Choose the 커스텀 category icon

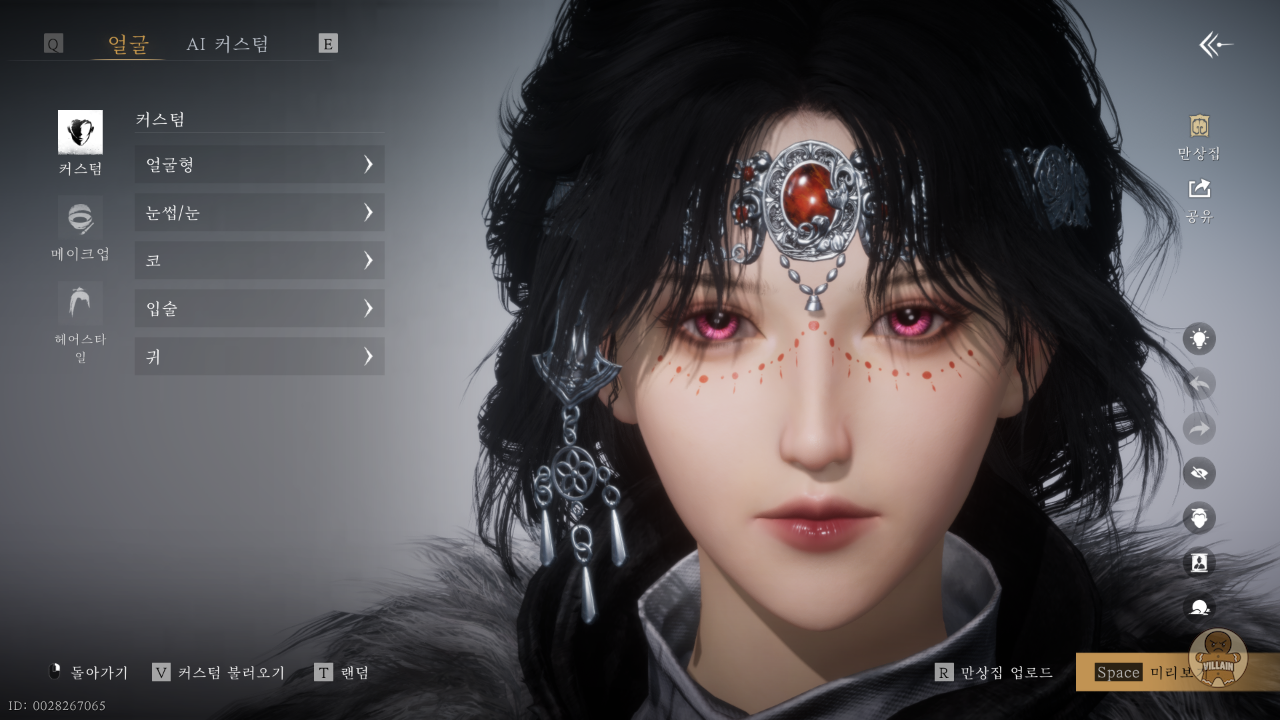click(80, 132)
